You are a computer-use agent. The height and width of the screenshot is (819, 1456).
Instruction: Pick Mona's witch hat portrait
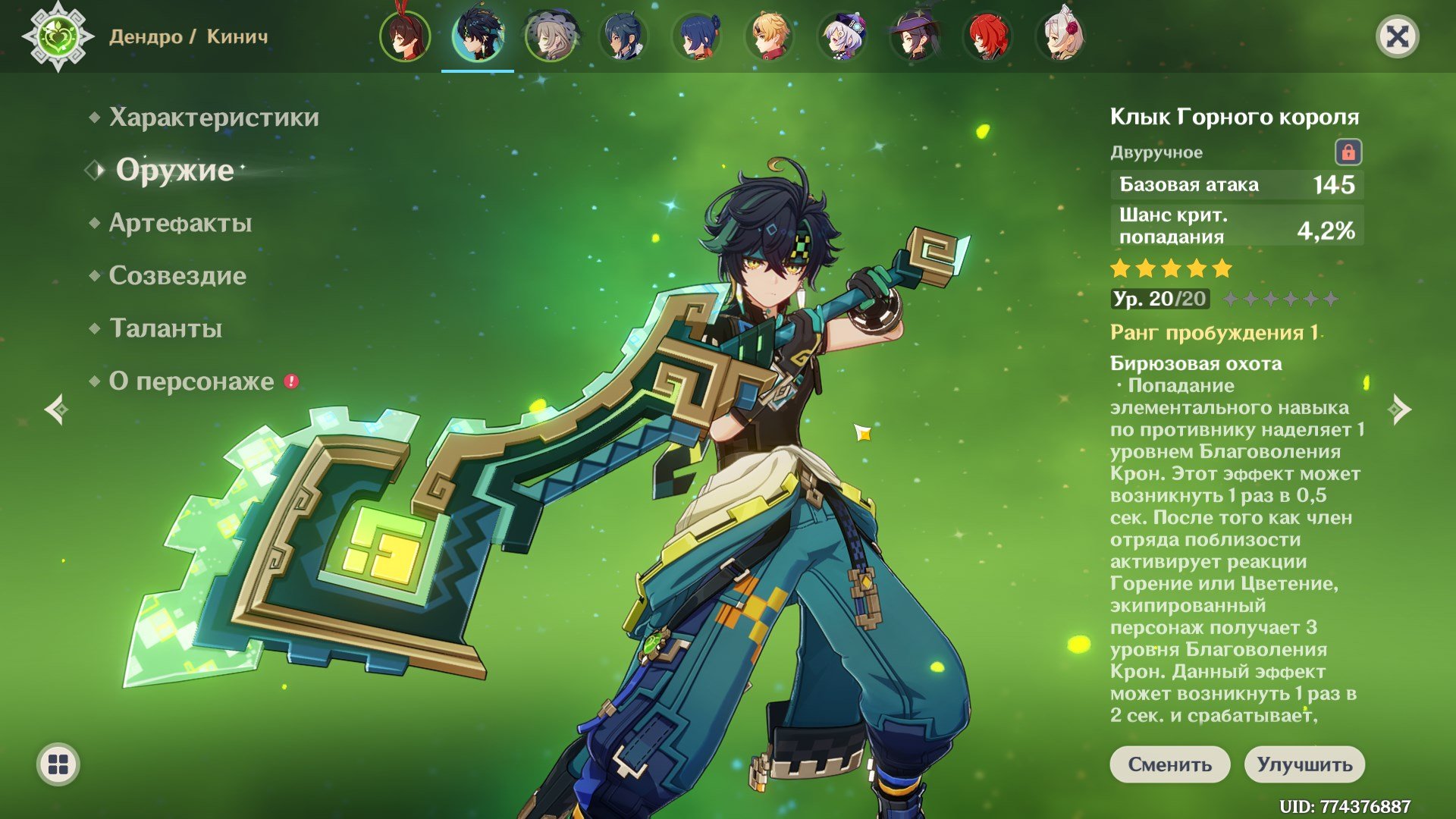(915, 36)
